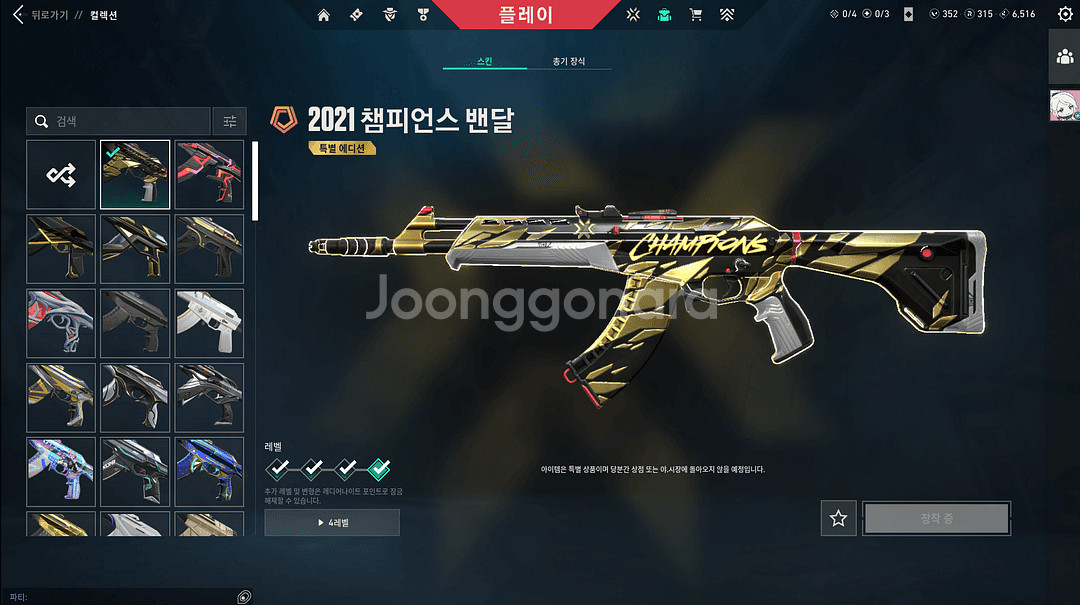The height and width of the screenshot is (605, 1080).
Task: Open the shopping cart store
Action: (x=696, y=15)
